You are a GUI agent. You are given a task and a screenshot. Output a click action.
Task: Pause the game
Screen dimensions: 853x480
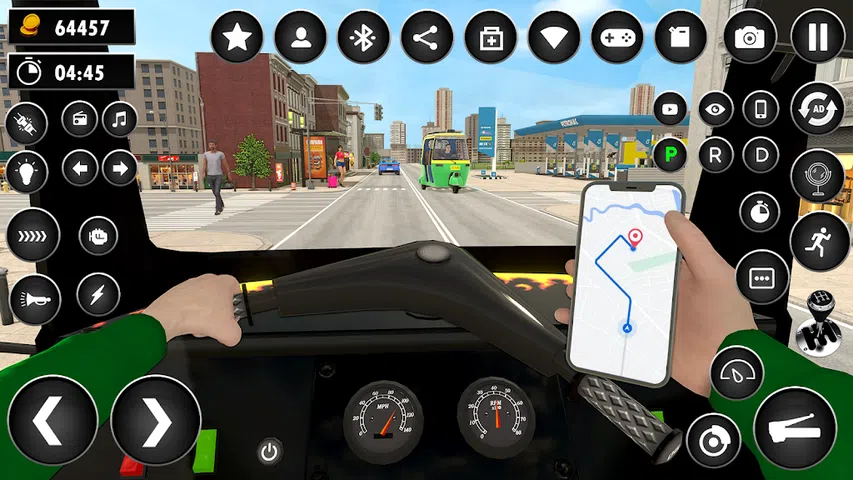coord(817,37)
